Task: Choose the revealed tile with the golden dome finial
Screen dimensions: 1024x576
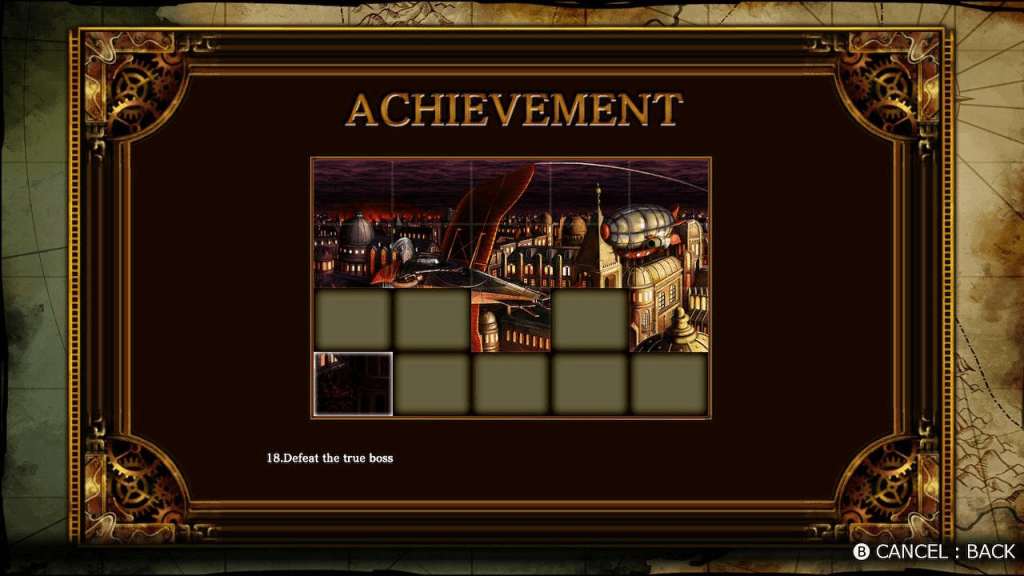Action: coord(670,320)
